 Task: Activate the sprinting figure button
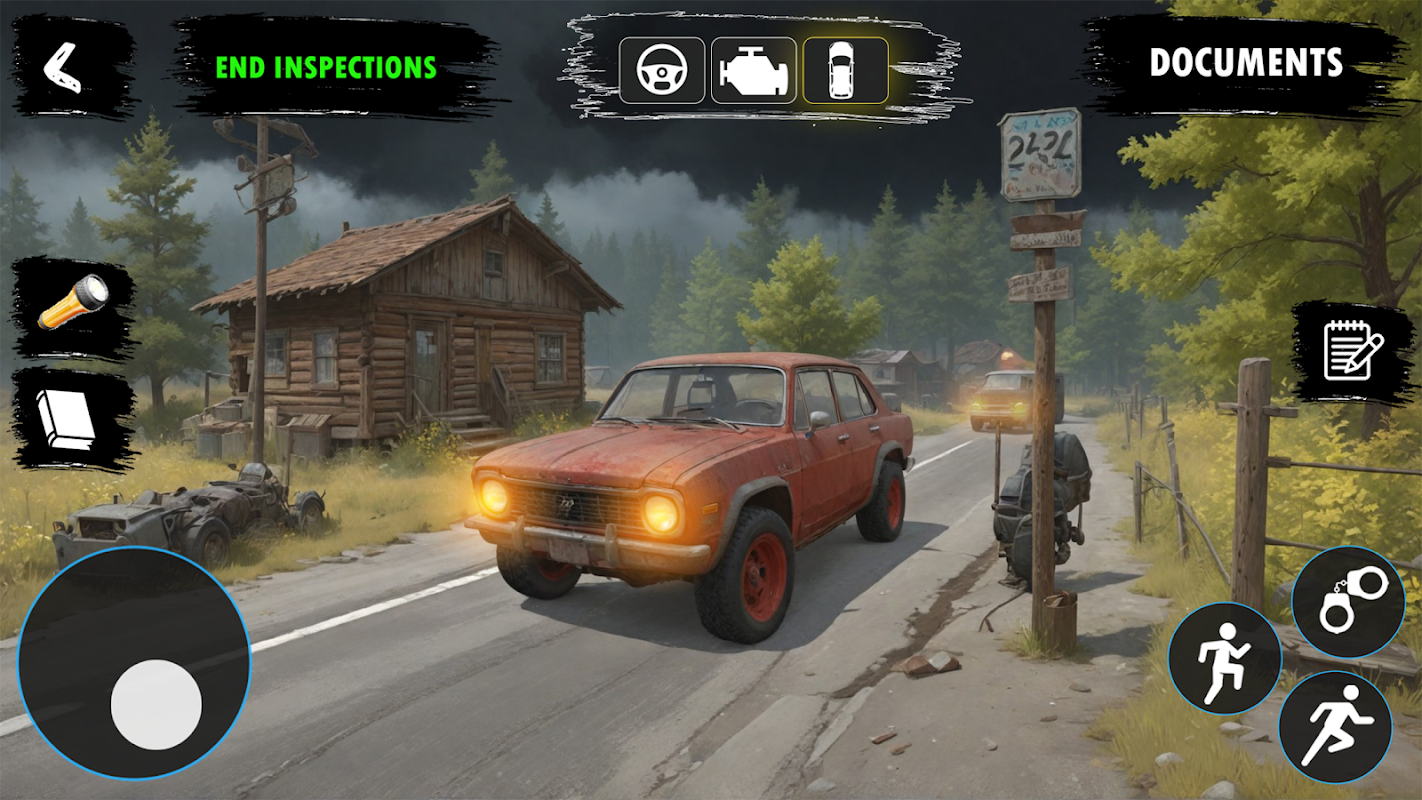point(1335,725)
